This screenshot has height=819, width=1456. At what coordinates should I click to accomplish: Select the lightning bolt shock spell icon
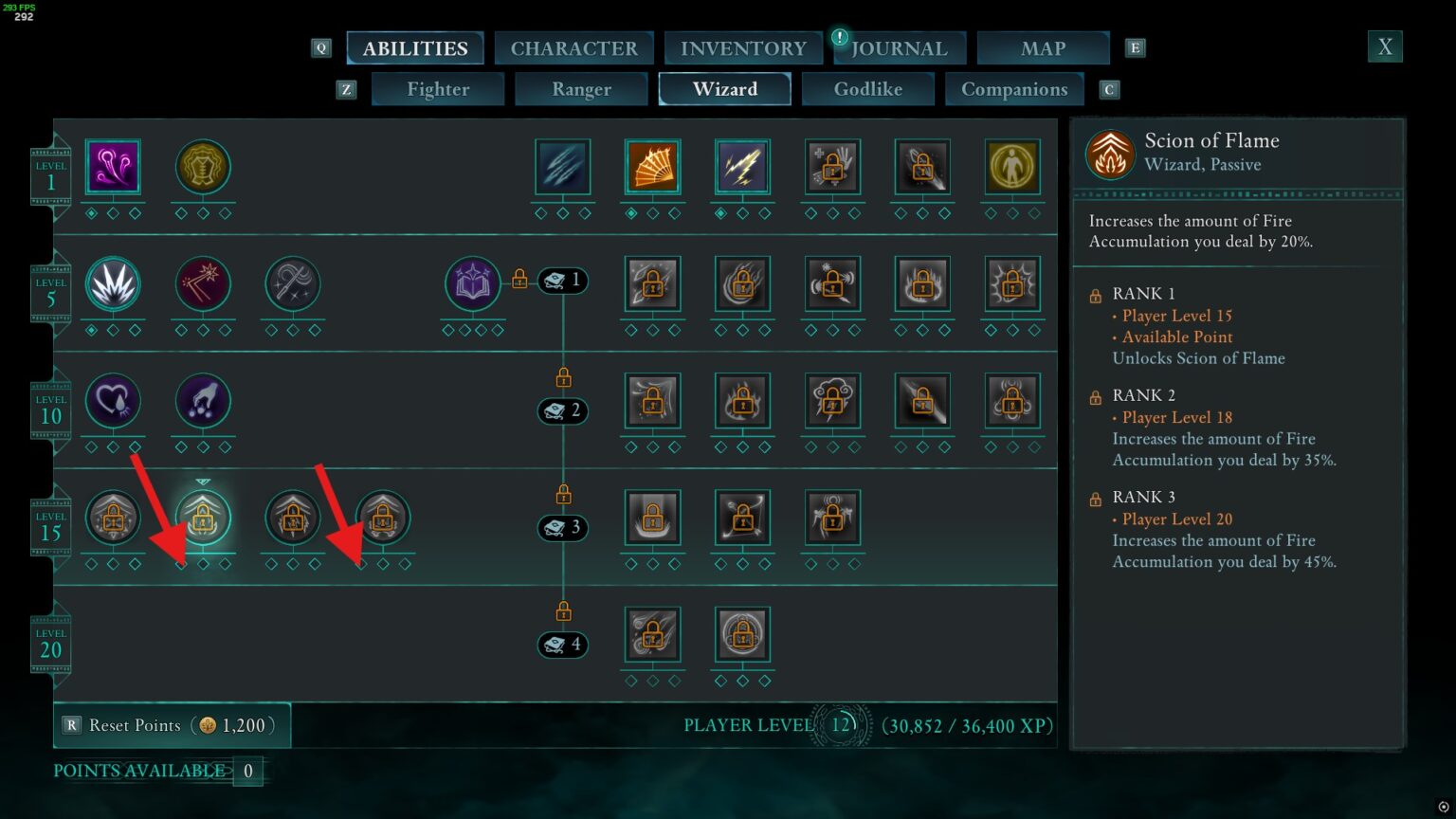pyautogui.click(x=742, y=165)
